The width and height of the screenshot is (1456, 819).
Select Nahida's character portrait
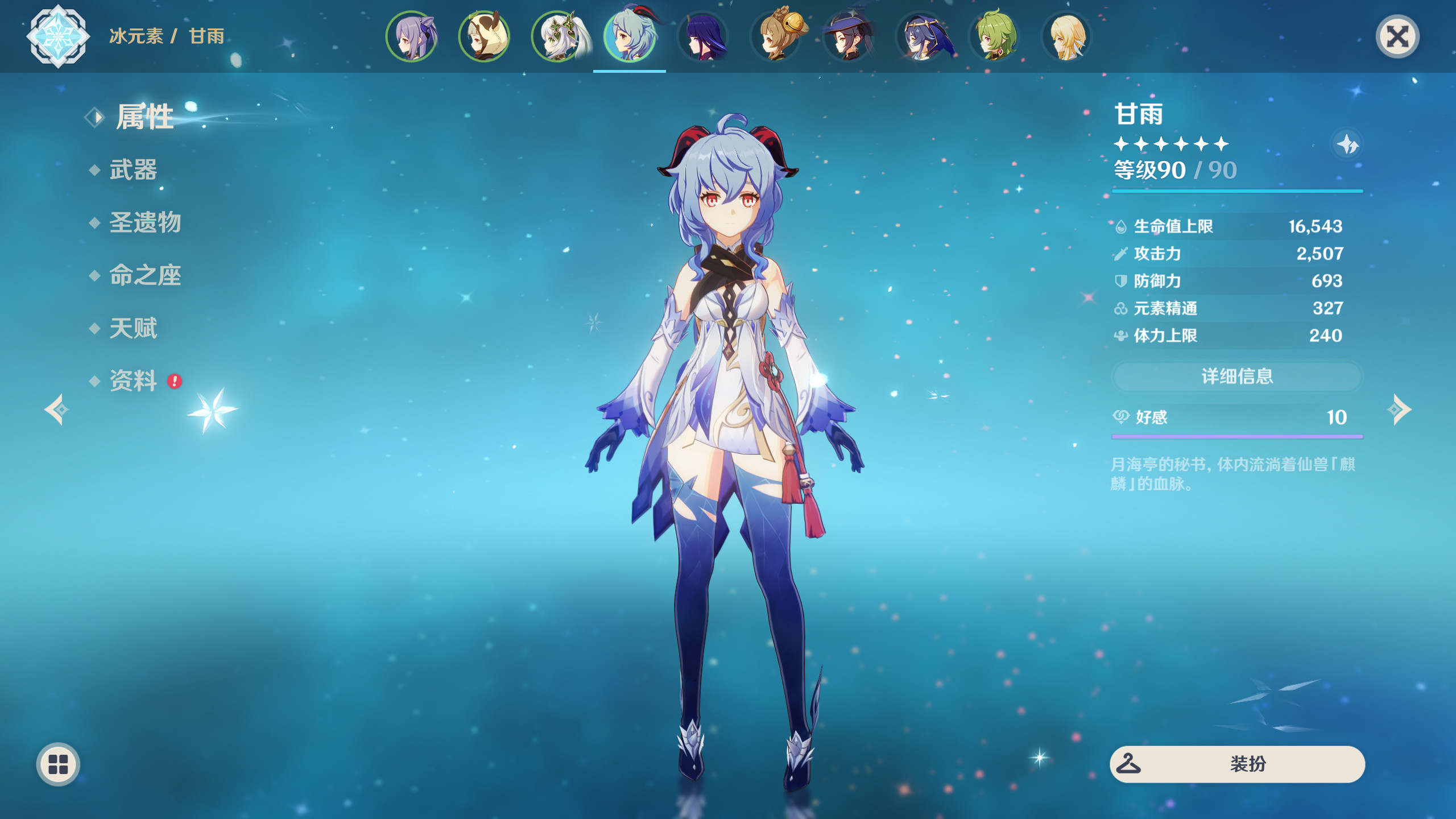coord(557,36)
